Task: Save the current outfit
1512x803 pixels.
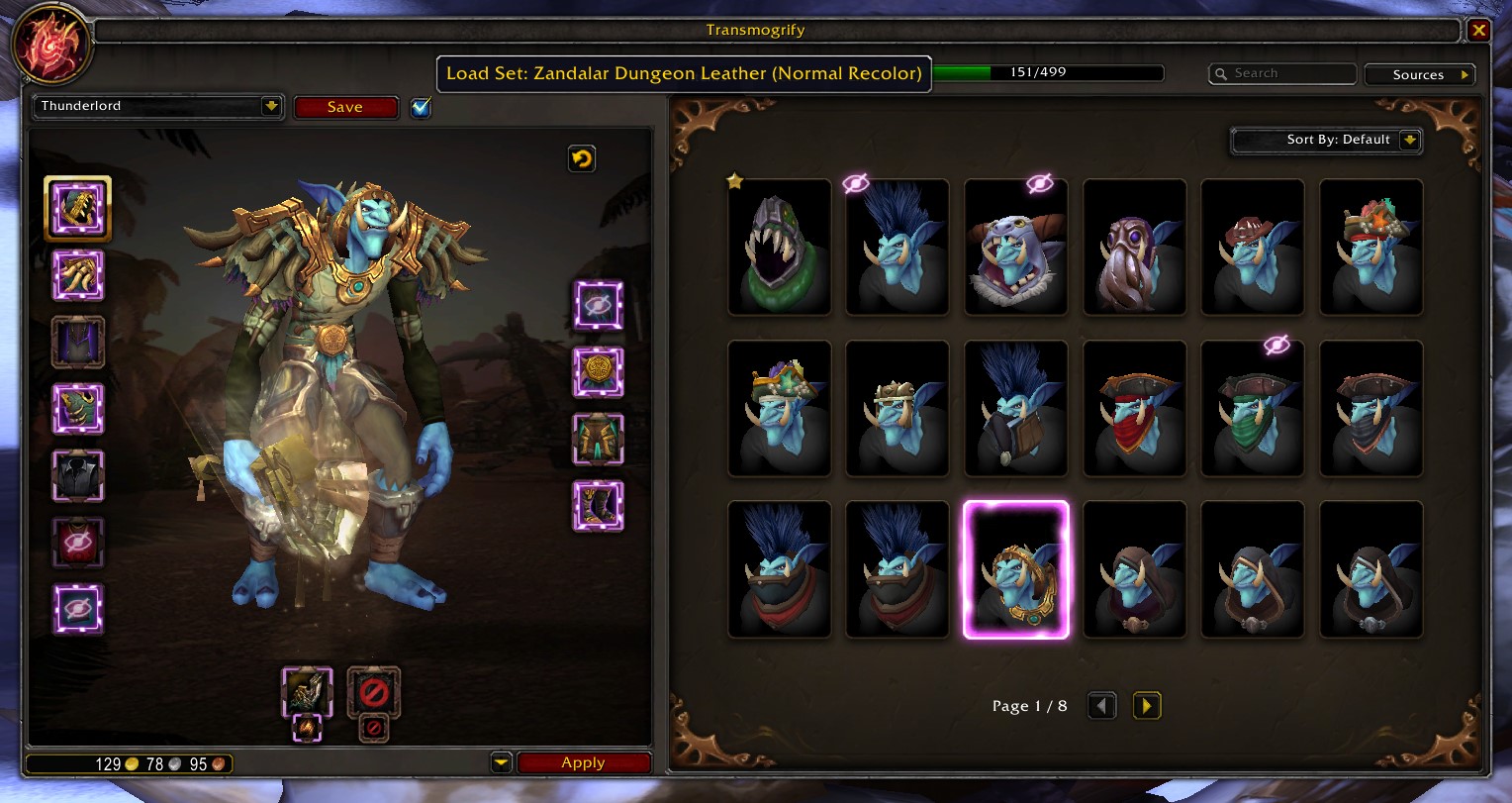Action: tap(345, 107)
